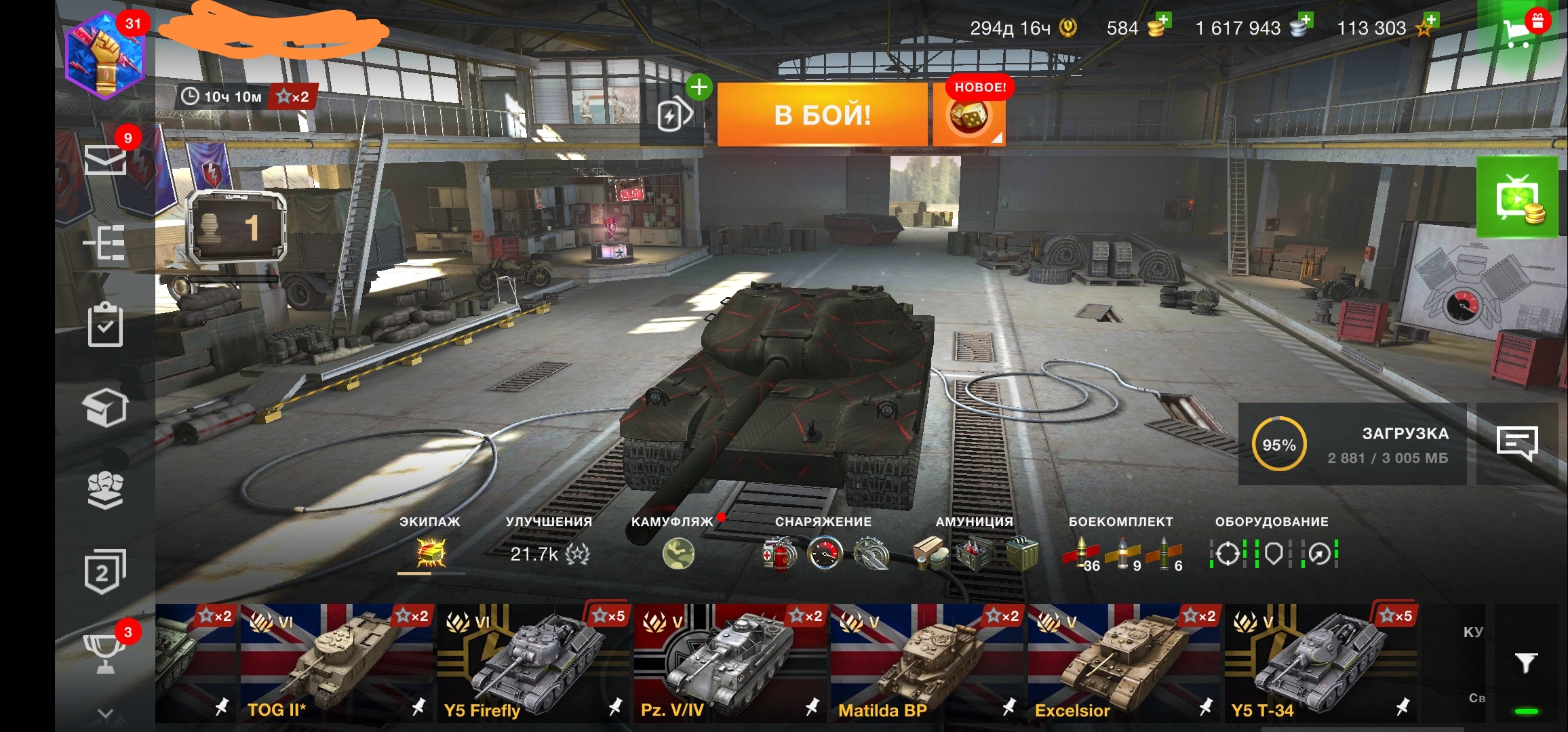Open the storage crate icon
Image resolution: width=1568 pixels, height=732 pixels.
105,407
